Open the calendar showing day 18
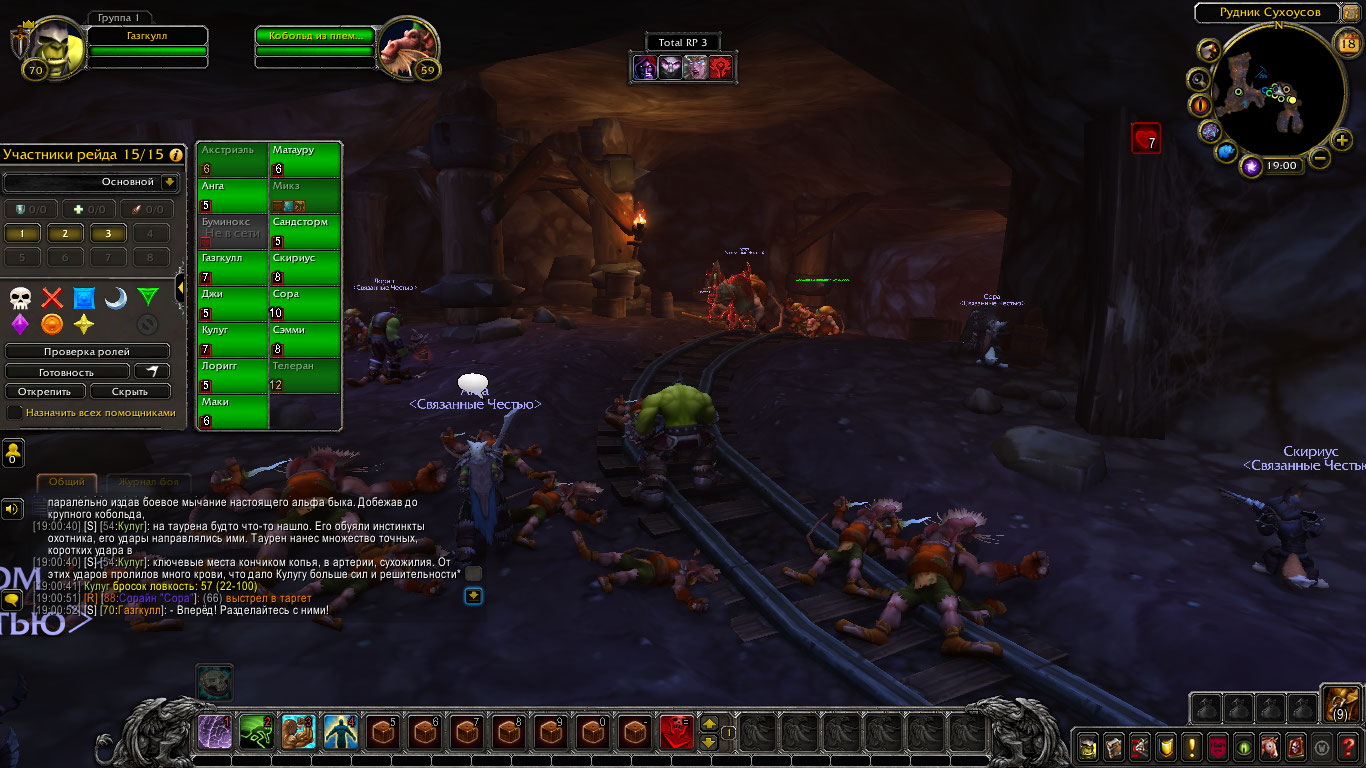This screenshot has height=768, width=1366. pos(1347,42)
